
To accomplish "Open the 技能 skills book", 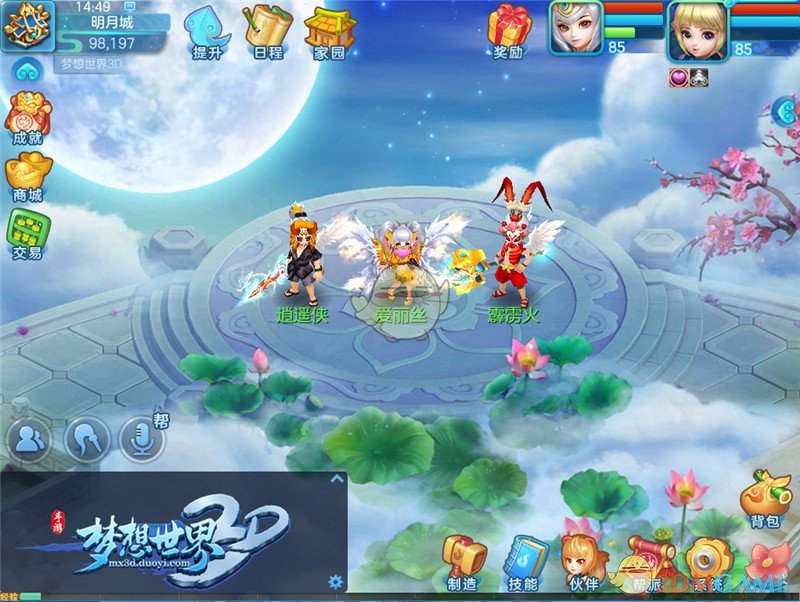I will (523, 562).
